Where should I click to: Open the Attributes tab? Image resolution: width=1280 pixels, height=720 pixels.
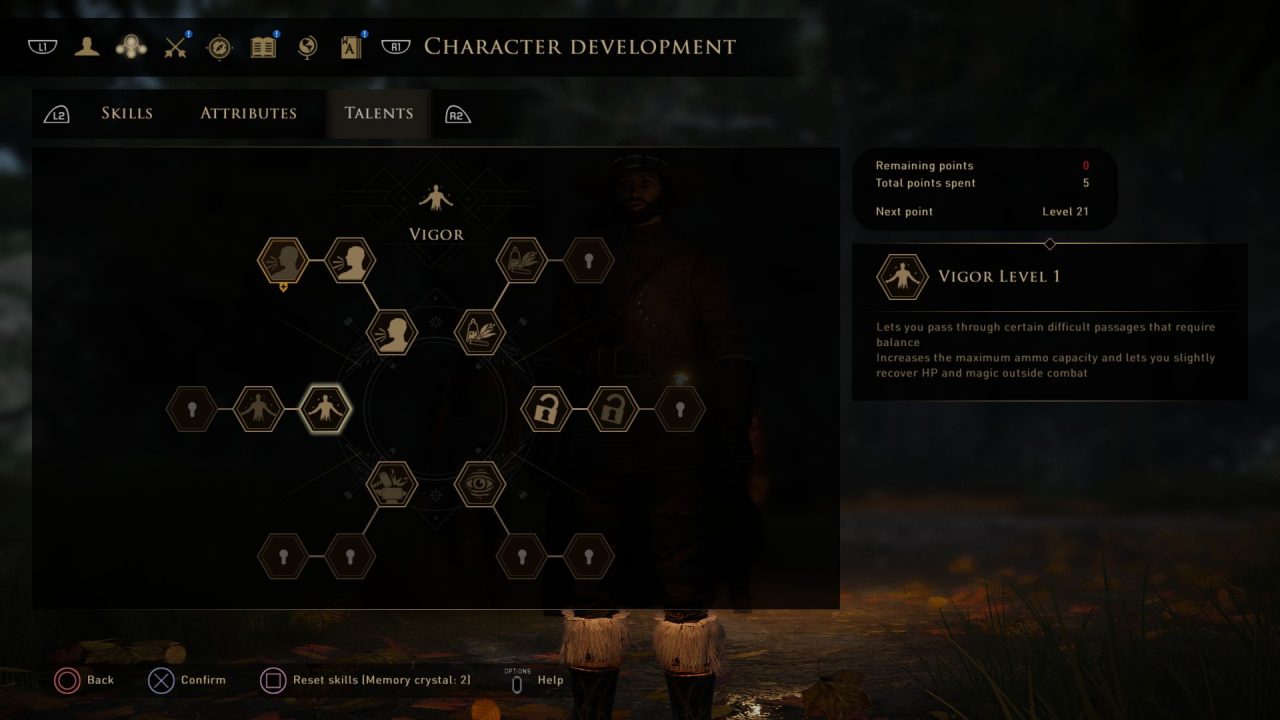point(248,113)
